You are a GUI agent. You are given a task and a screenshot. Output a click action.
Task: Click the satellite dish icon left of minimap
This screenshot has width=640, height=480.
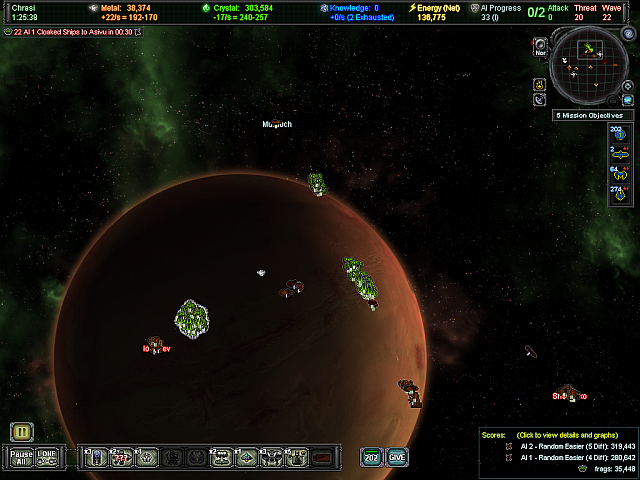[539, 100]
